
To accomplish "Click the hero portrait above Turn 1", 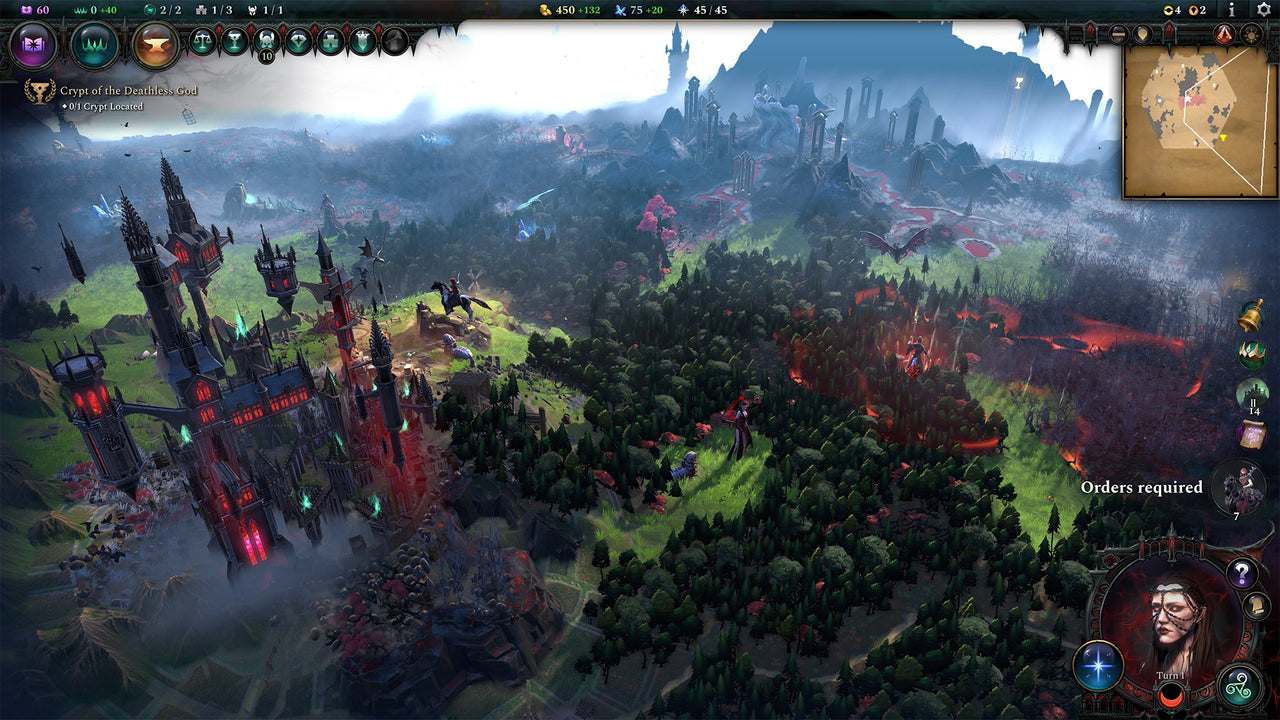I will pos(1172,615).
